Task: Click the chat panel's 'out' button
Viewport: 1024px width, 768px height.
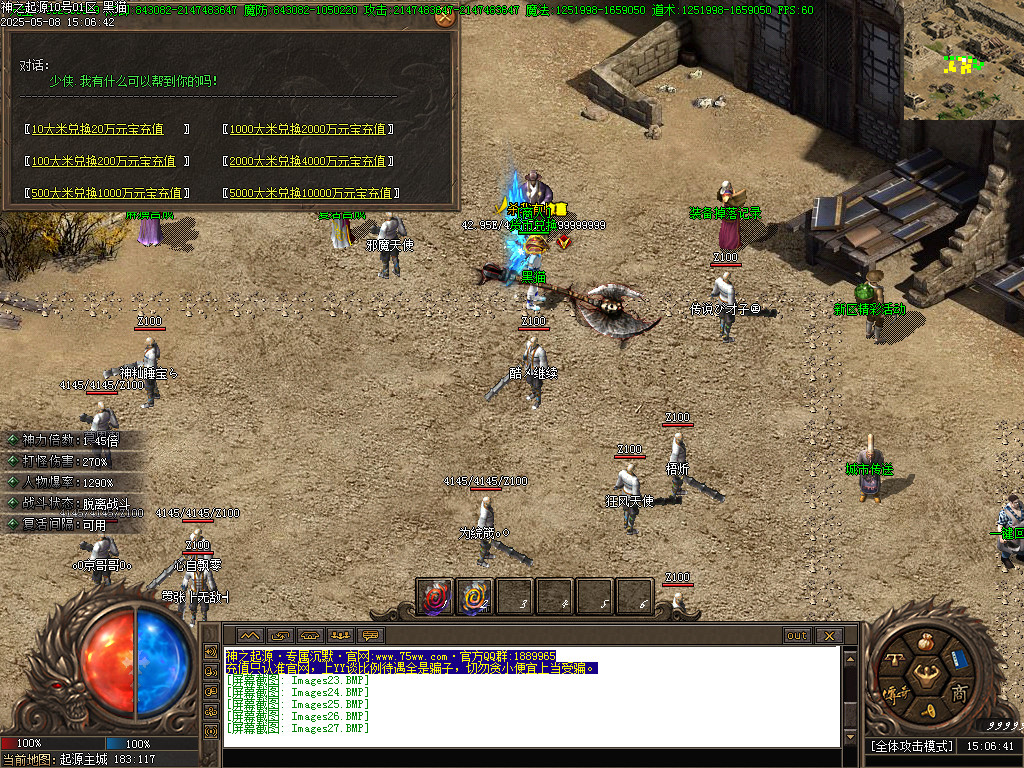Action: [x=797, y=636]
